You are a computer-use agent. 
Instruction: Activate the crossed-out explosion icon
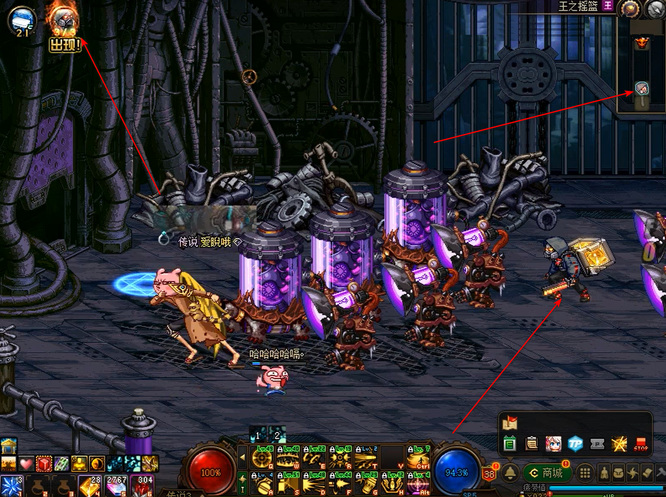tap(620, 443)
